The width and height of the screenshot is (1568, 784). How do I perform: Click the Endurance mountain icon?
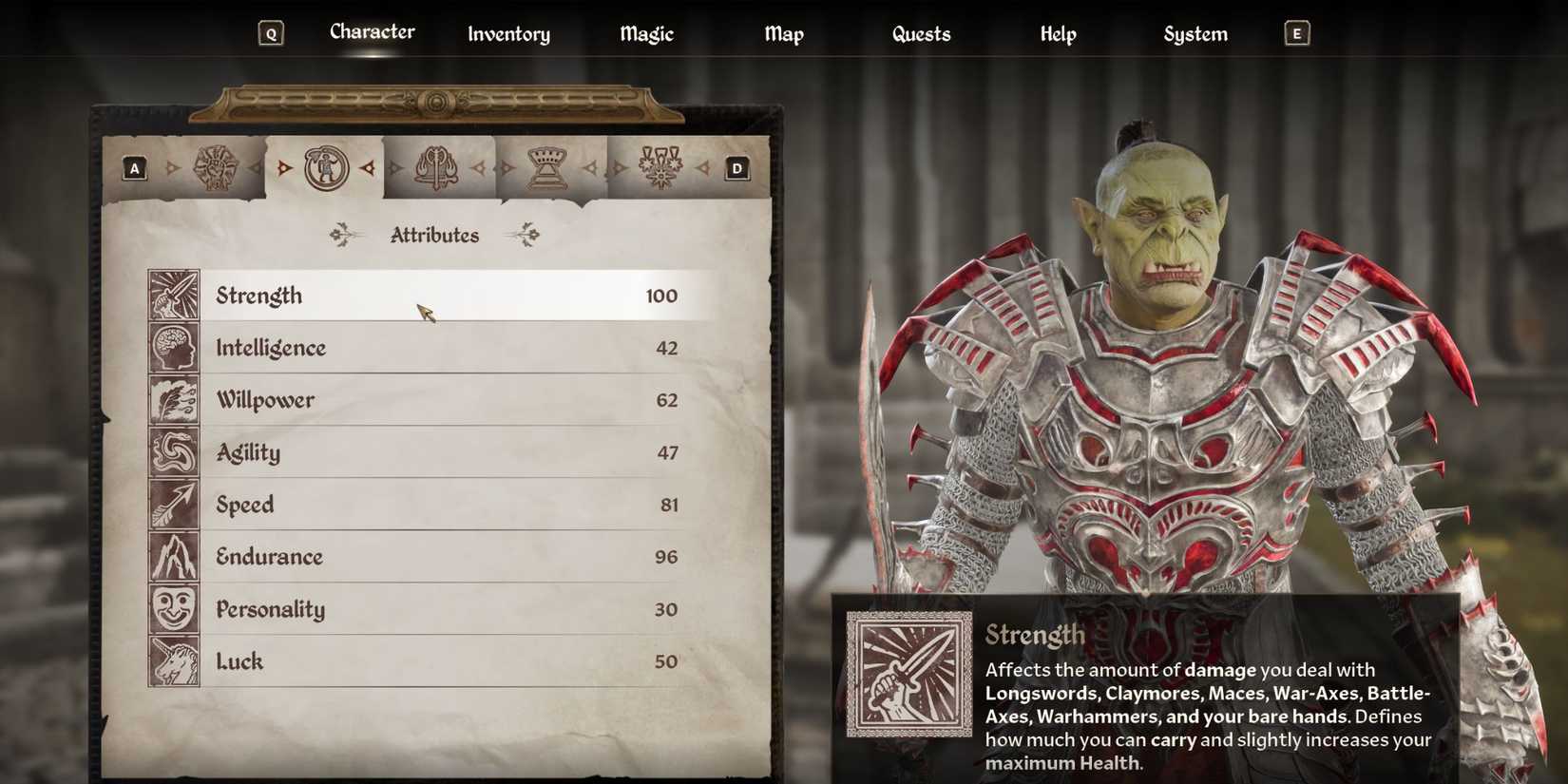[x=173, y=557]
